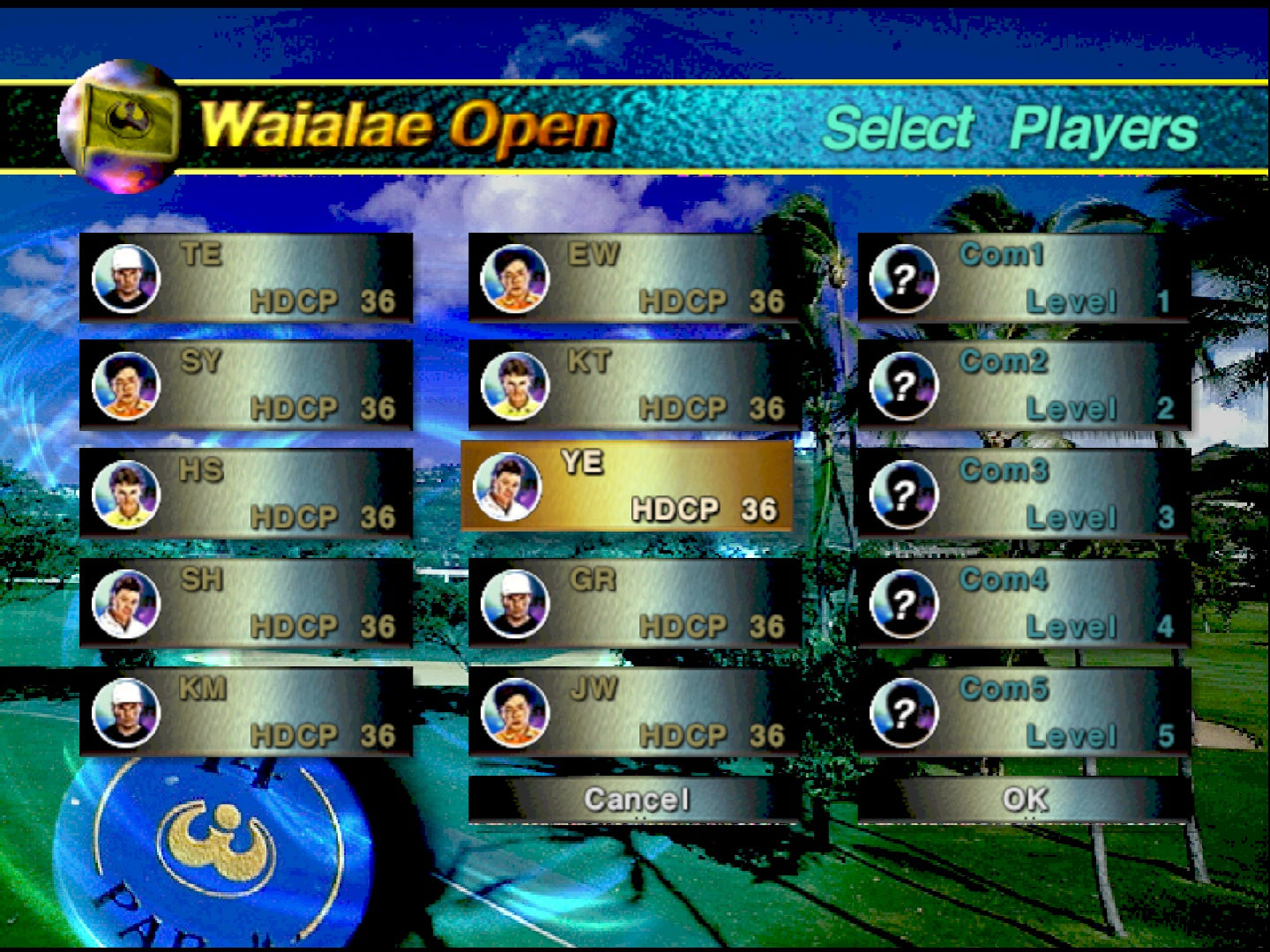Pick the KT player entry
1270x952 pixels.
[x=634, y=385]
